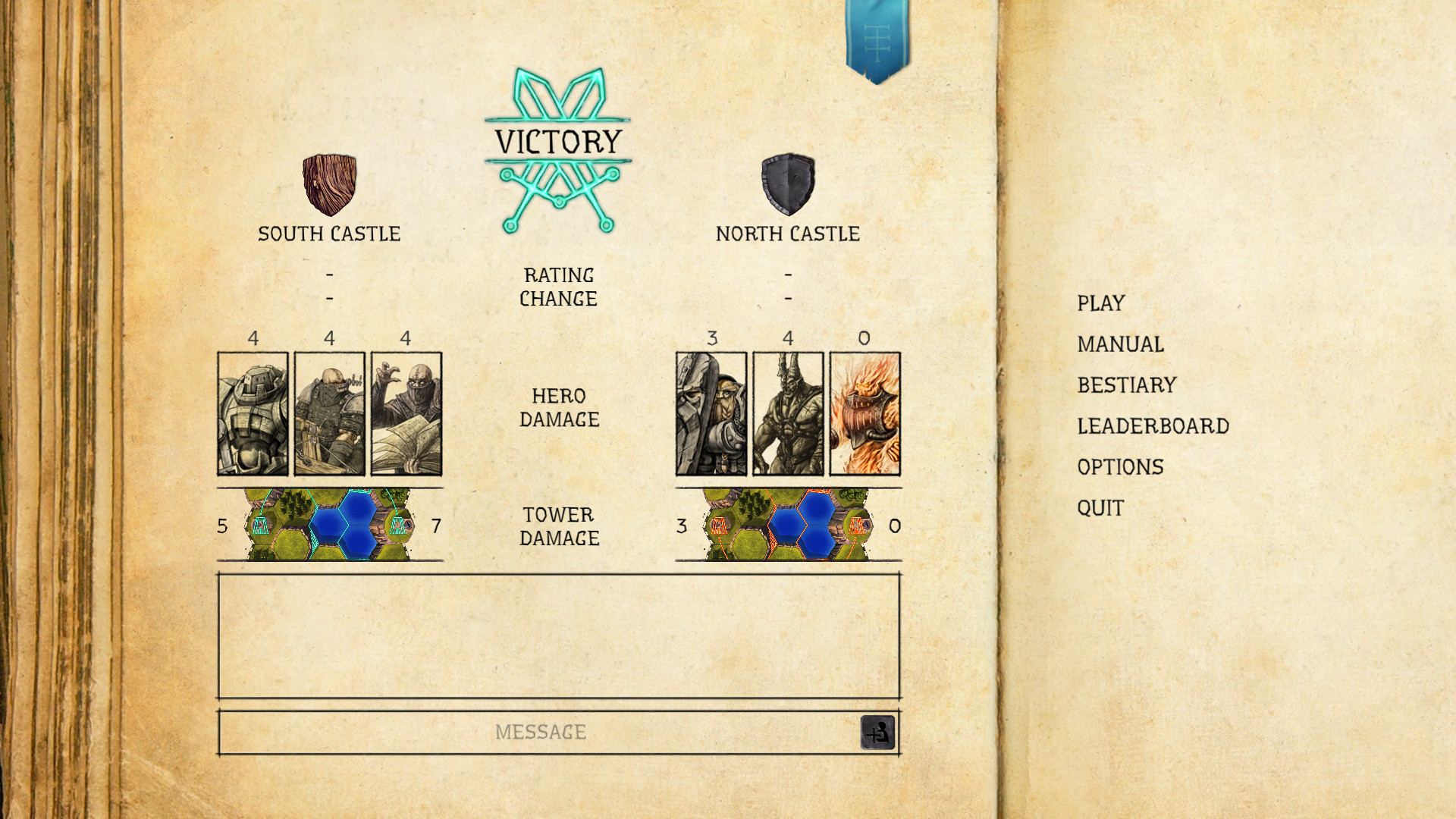This screenshot has width=1456, height=819.
Task: Click QUIT to exit the game
Action: coord(1100,508)
